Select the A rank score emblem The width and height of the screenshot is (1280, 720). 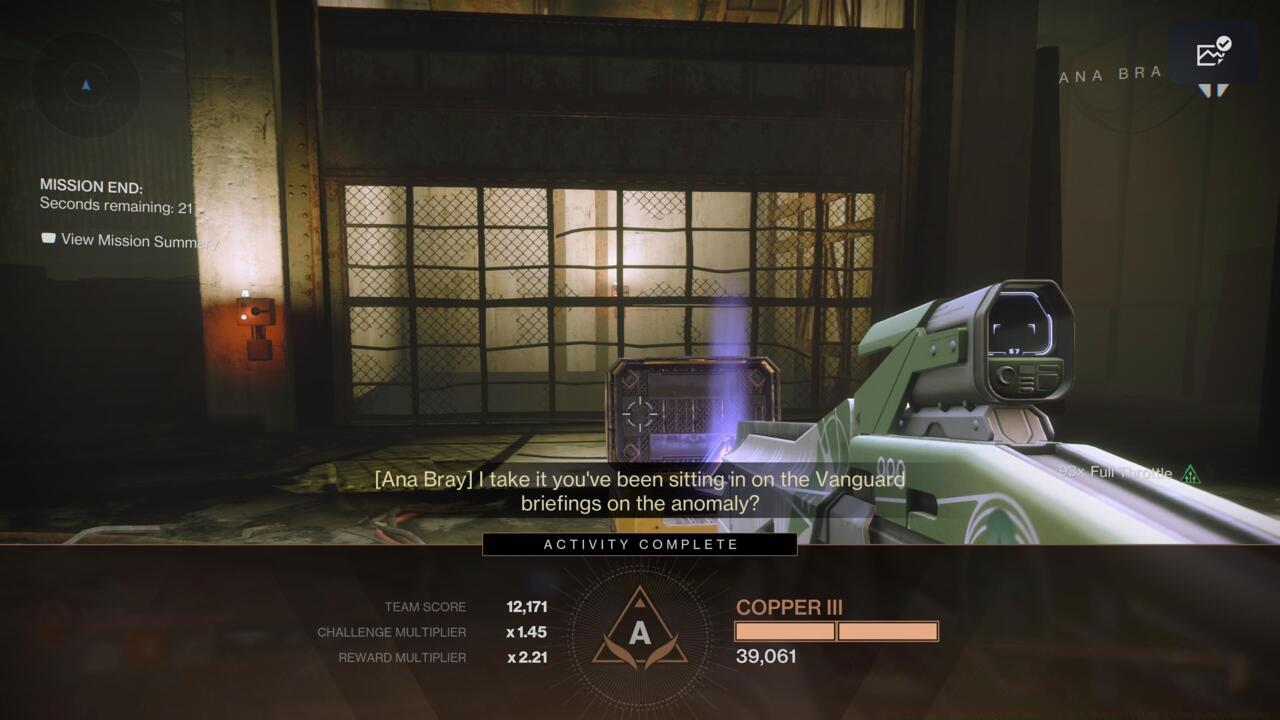[x=639, y=632]
